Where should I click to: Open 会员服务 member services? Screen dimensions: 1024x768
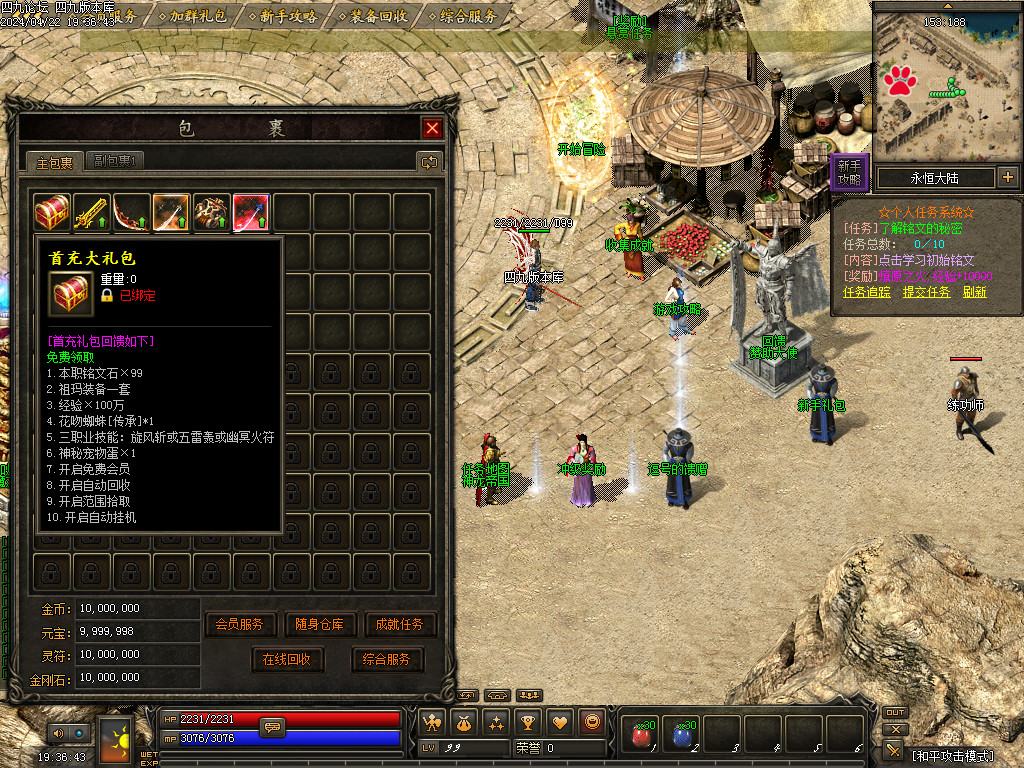240,624
